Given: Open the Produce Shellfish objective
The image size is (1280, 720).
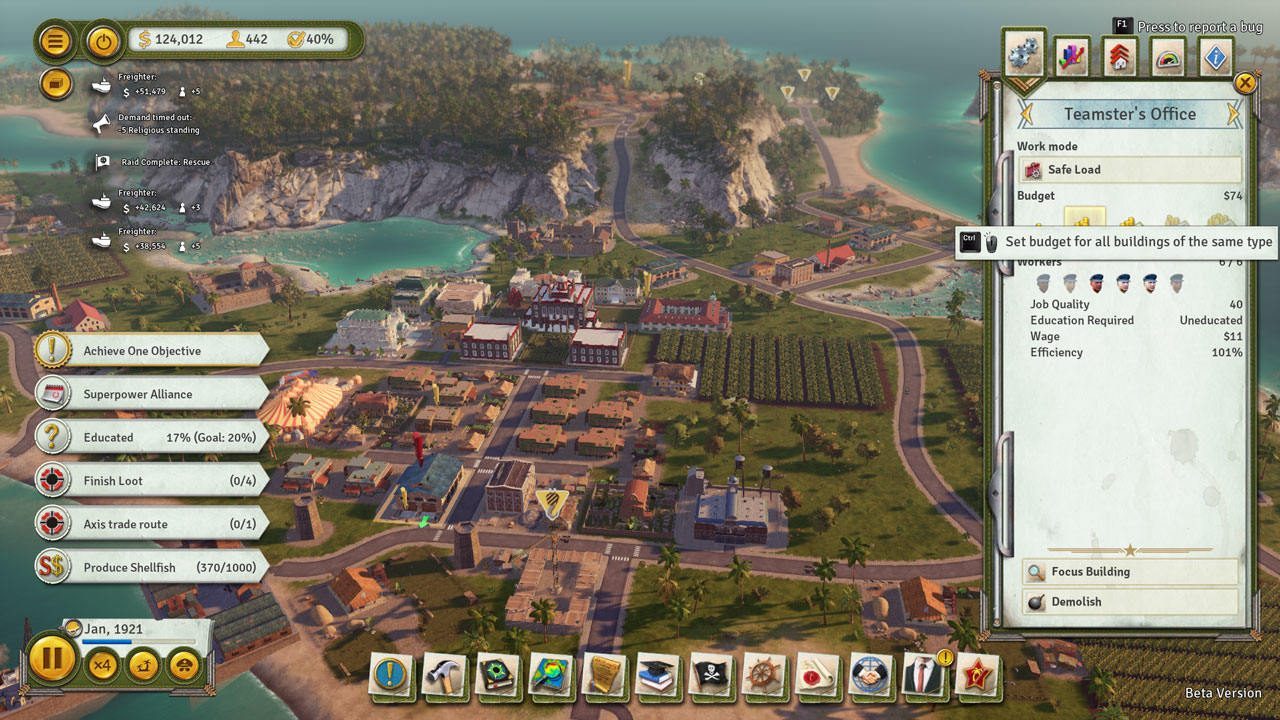Looking at the screenshot, I should click(x=152, y=567).
